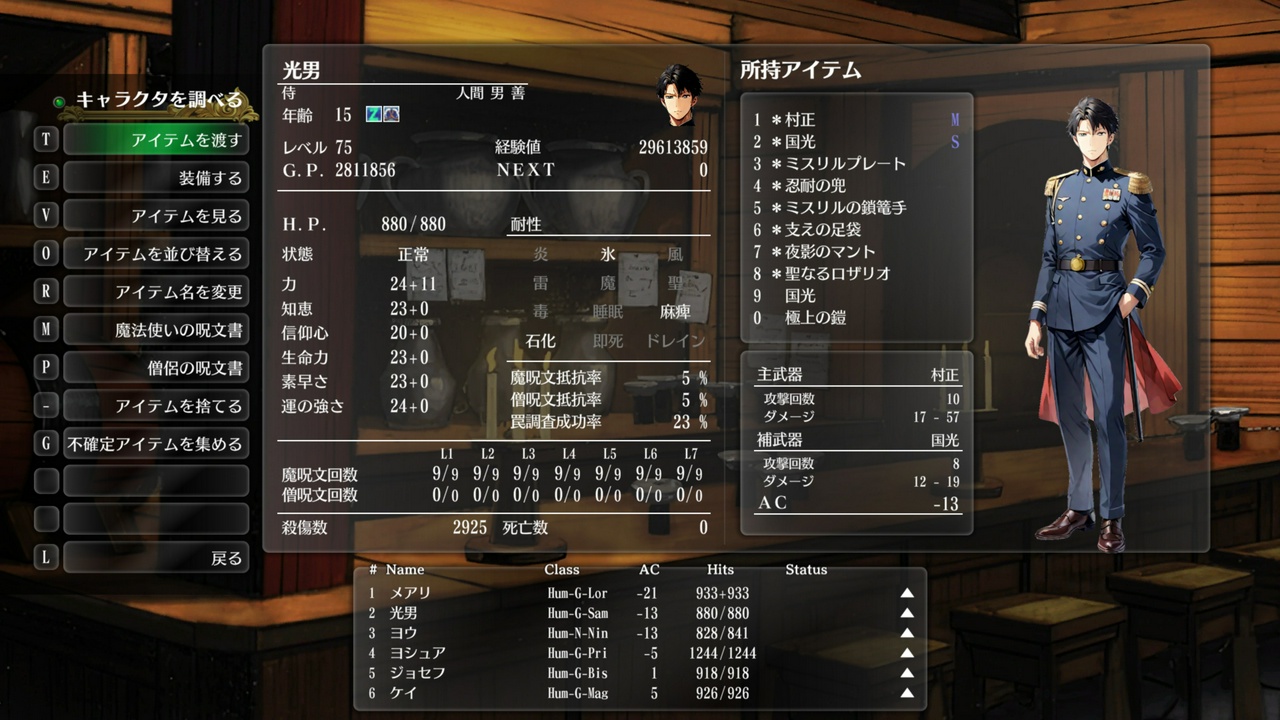The width and height of the screenshot is (1280, 720).
Task: Click the E shortcut icon beside 装備する
Action: [44, 177]
